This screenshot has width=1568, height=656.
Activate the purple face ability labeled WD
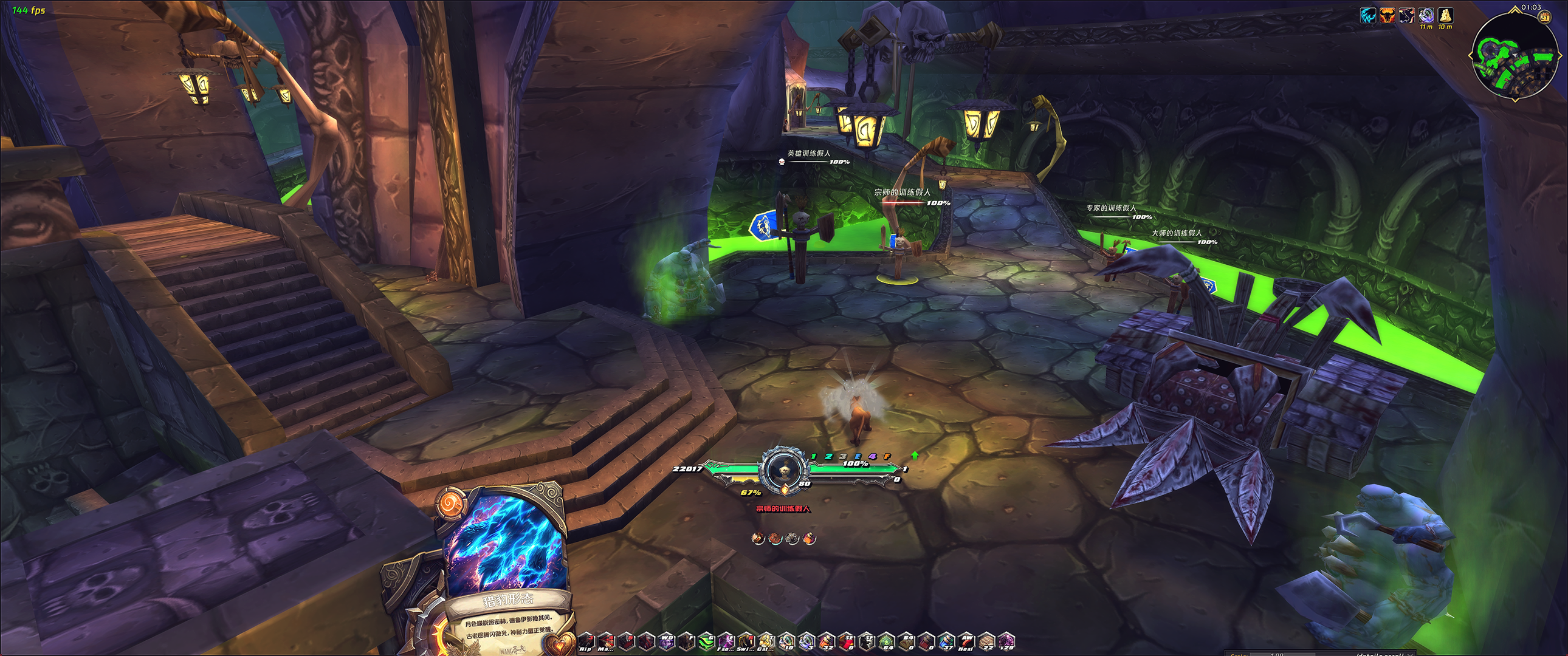667,641
